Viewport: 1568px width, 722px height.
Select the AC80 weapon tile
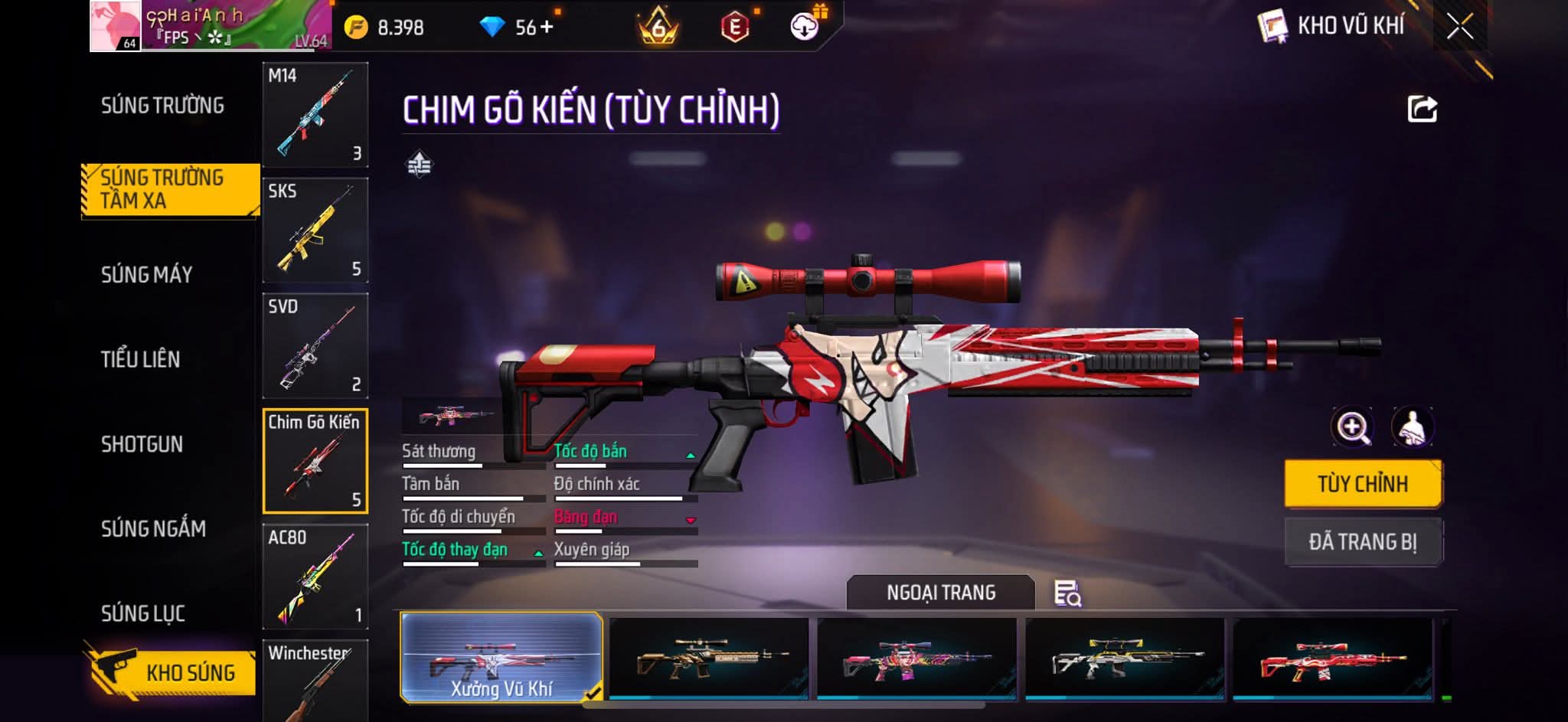pyautogui.click(x=315, y=576)
